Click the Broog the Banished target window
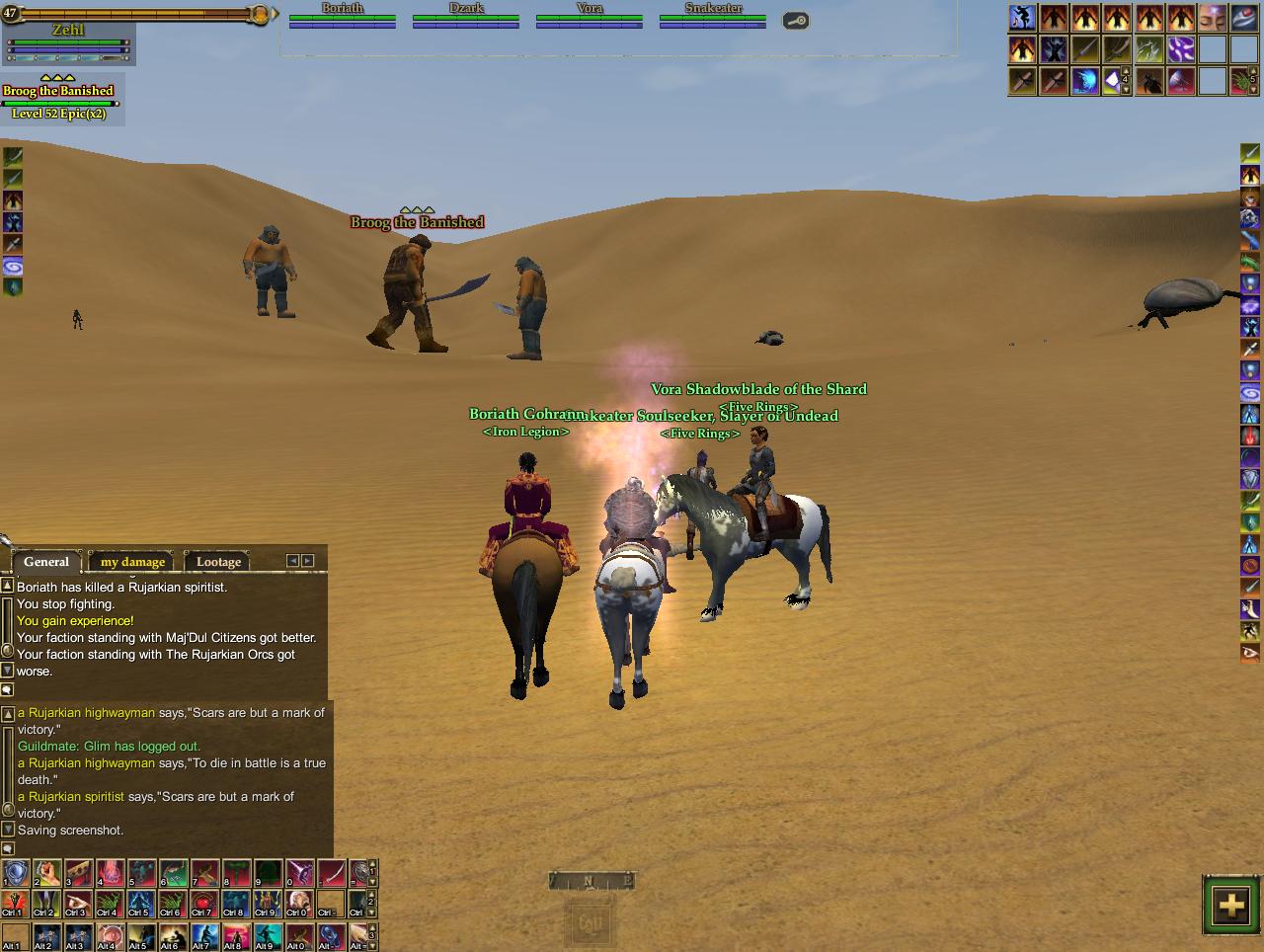The height and width of the screenshot is (952, 1264). [59, 101]
